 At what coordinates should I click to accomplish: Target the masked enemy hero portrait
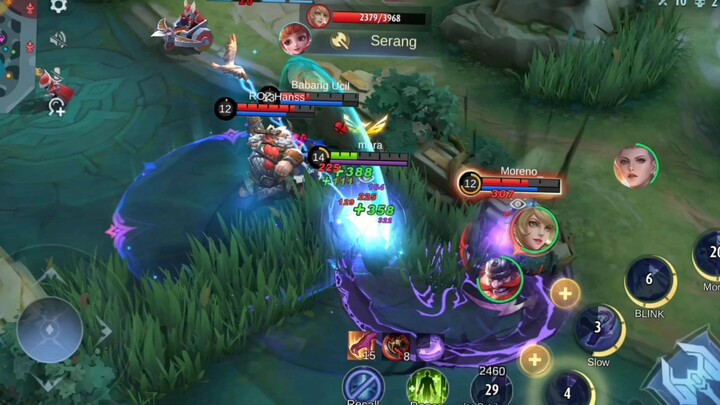pos(500,279)
